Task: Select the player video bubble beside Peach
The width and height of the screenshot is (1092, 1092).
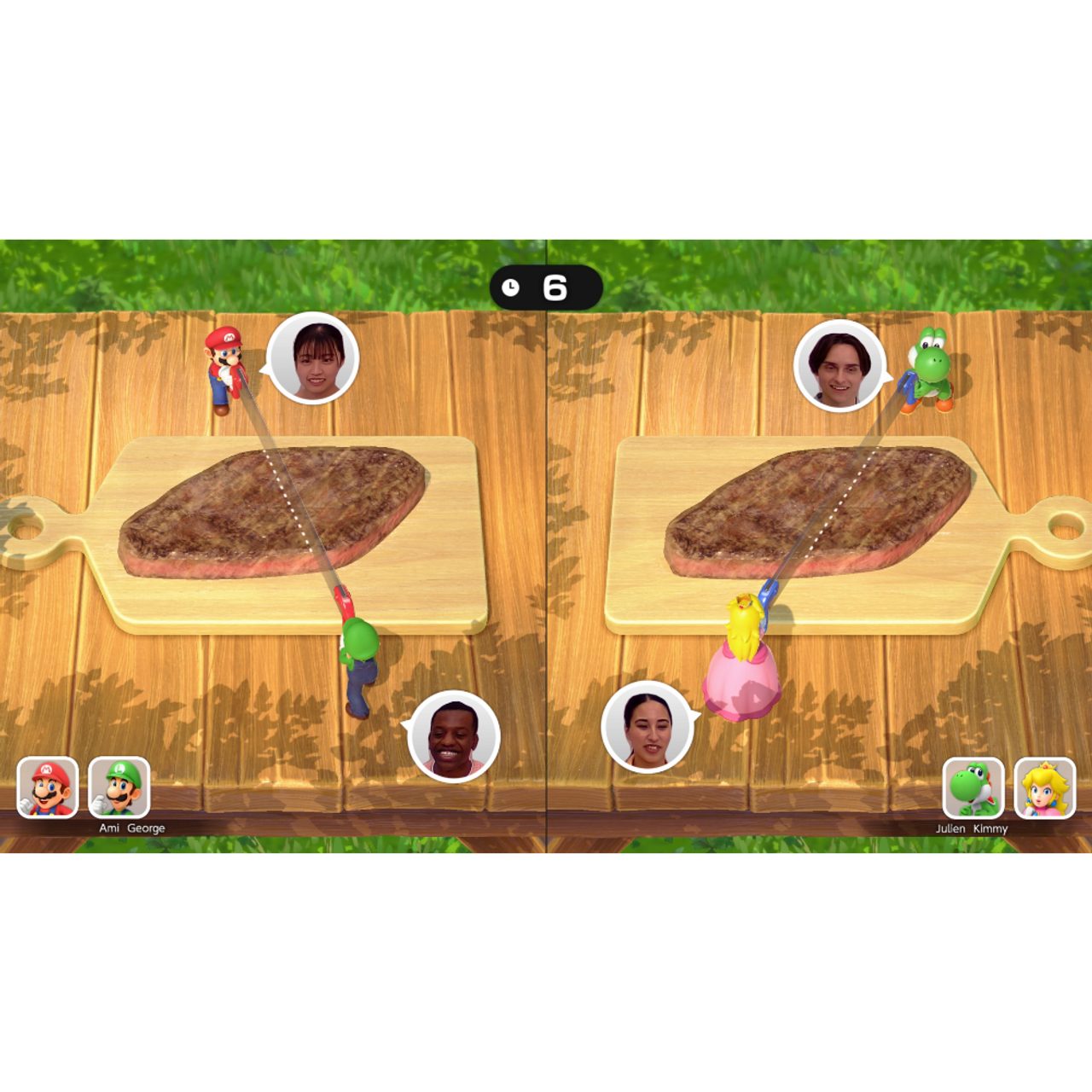Action: (648, 727)
